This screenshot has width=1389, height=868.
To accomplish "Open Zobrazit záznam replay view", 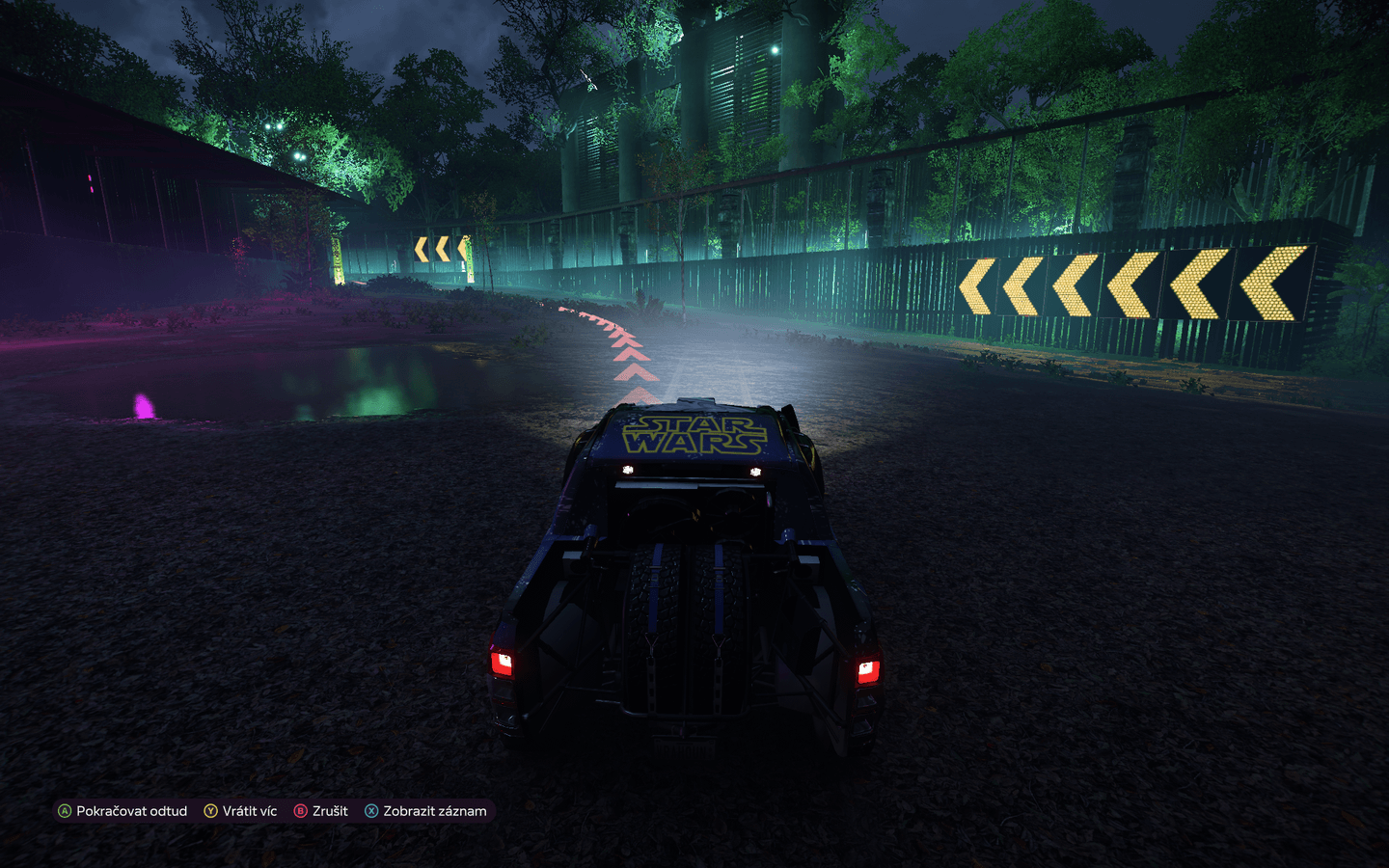I will [435, 811].
